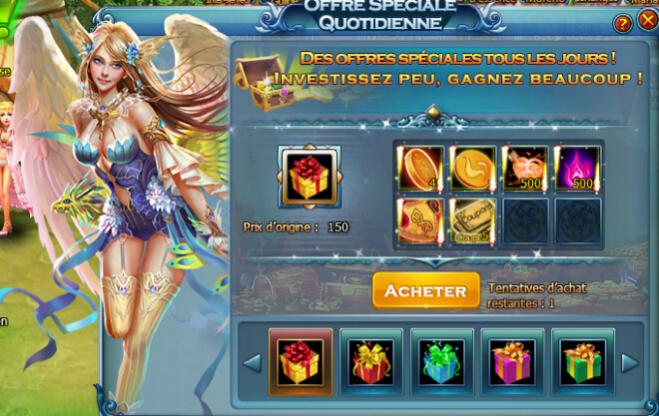The image size is (659, 416).
Task: Show more gift packs with the right arrow
Action: click(630, 361)
